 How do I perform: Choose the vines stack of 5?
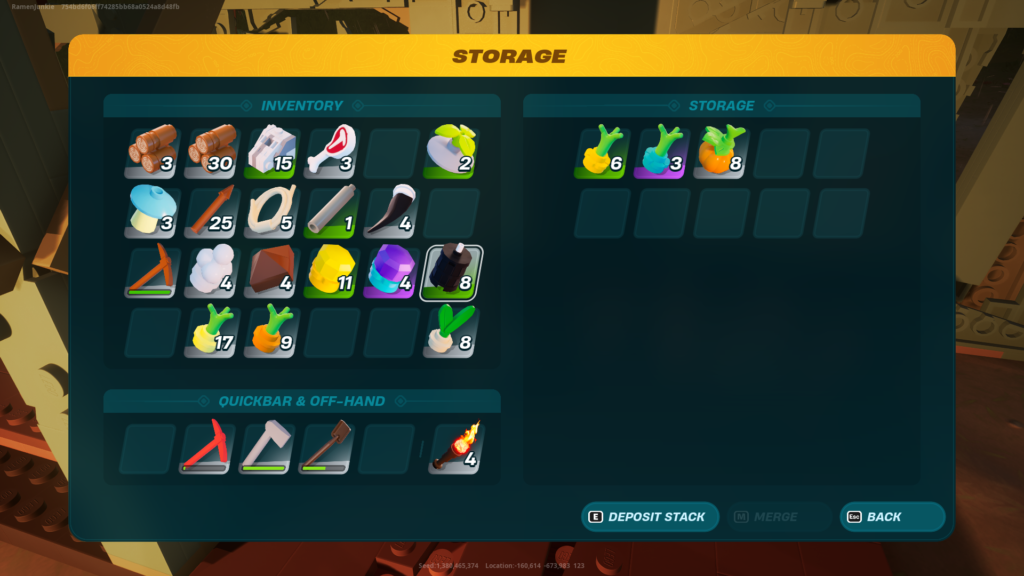(272, 212)
